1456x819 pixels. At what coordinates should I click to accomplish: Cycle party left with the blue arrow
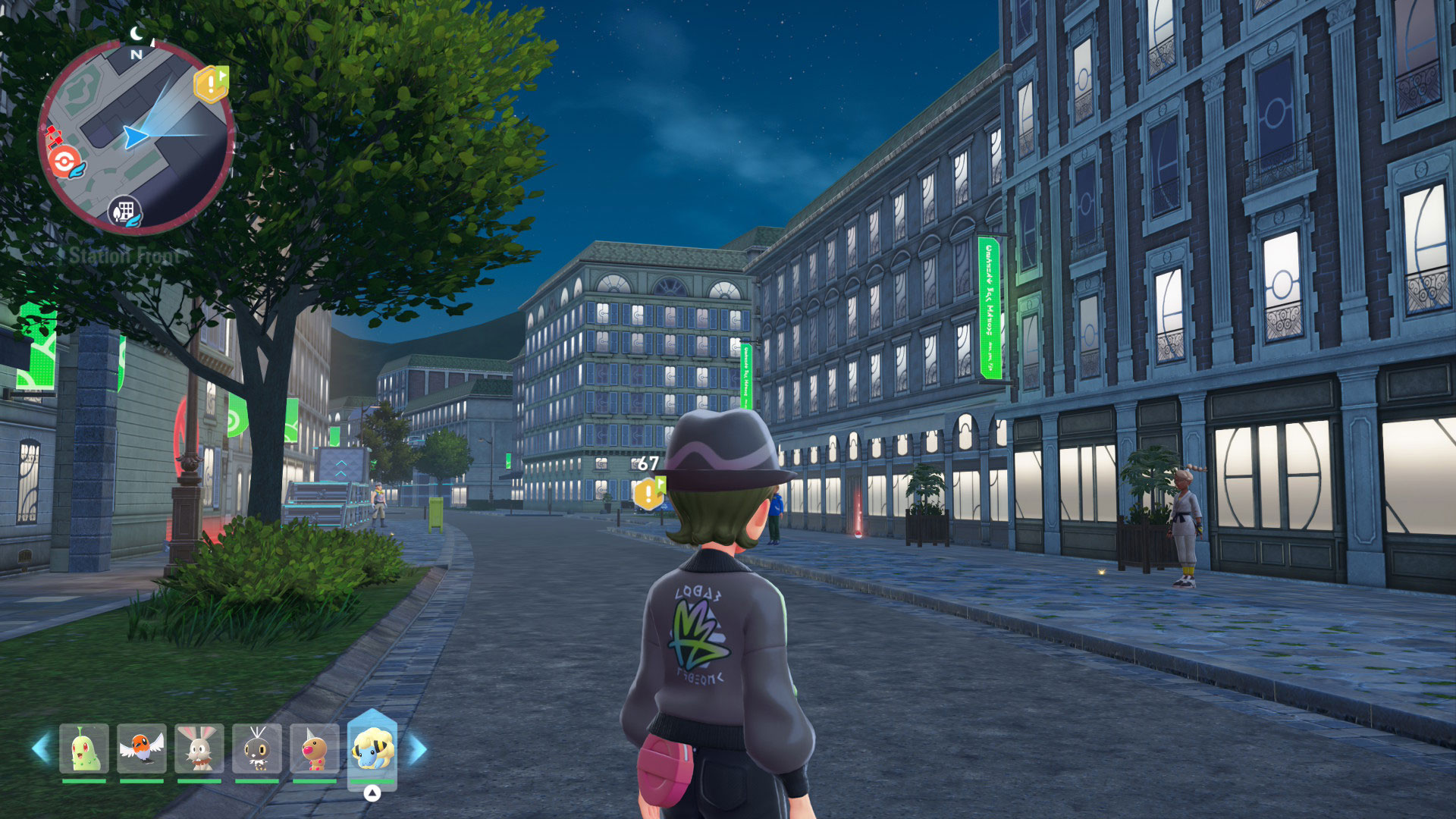(x=41, y=748)
